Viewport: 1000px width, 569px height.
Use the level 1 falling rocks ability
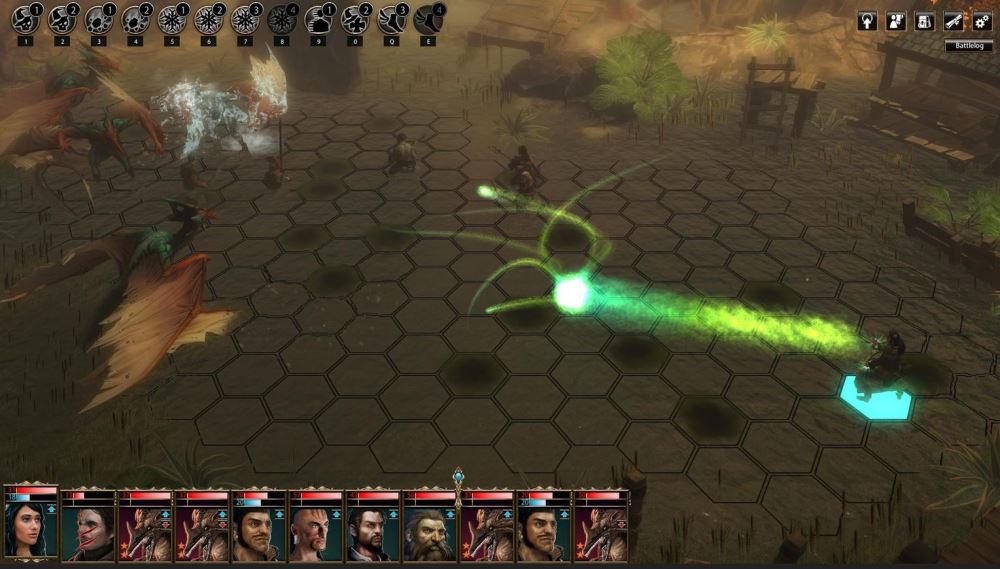click(x=99, y=20)
